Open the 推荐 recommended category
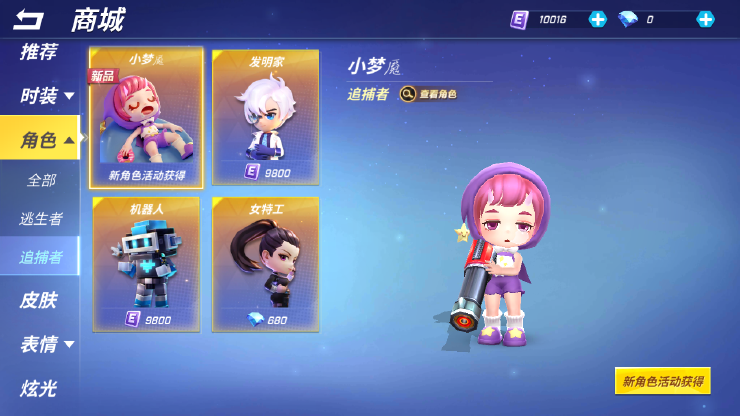This screenshot has width=740, height=416. [39, 52]
